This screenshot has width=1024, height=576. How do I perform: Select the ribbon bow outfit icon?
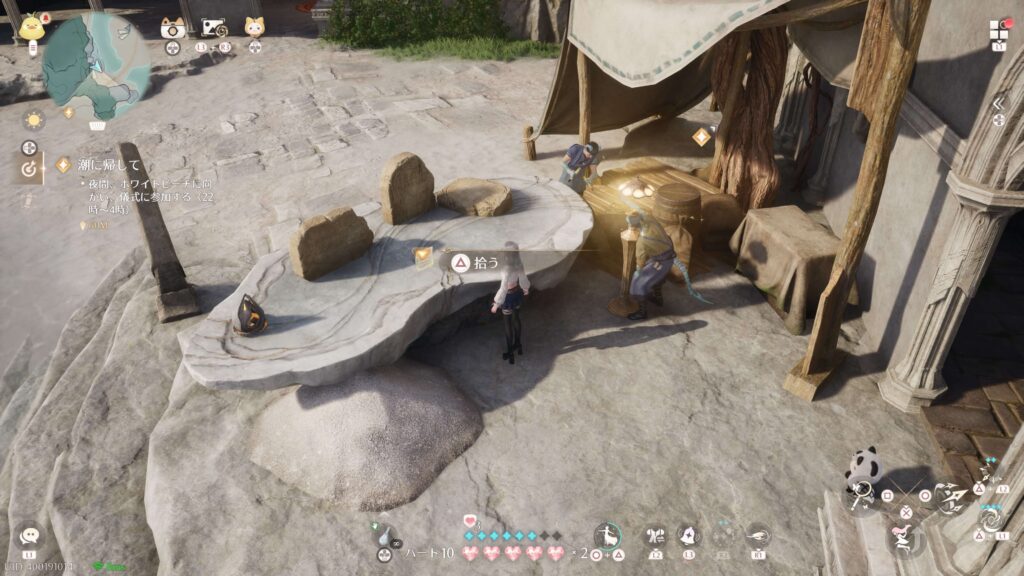tap(655, 536)
